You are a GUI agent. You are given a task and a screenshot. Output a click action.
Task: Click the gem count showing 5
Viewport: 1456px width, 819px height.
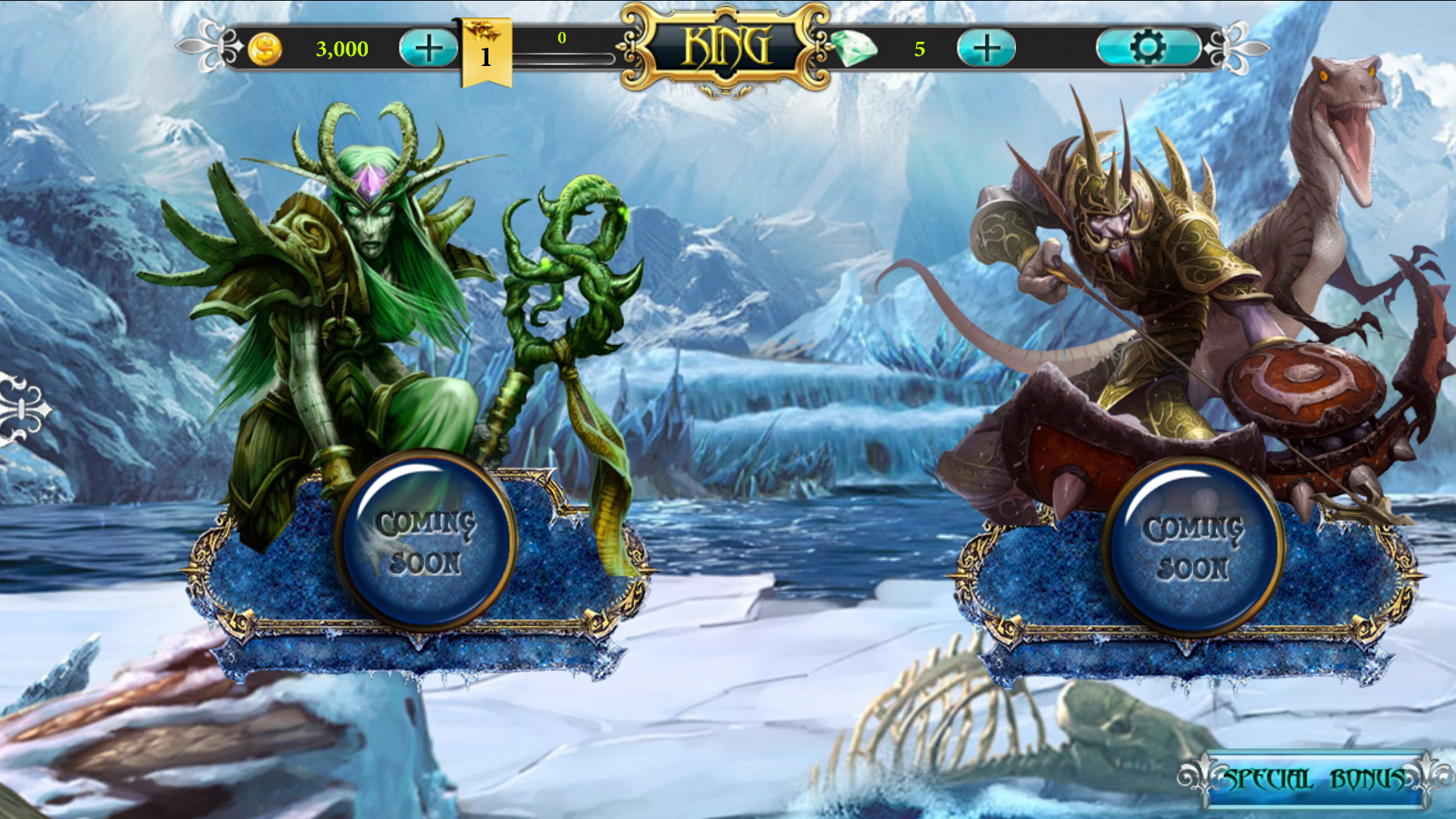(921, 50)
